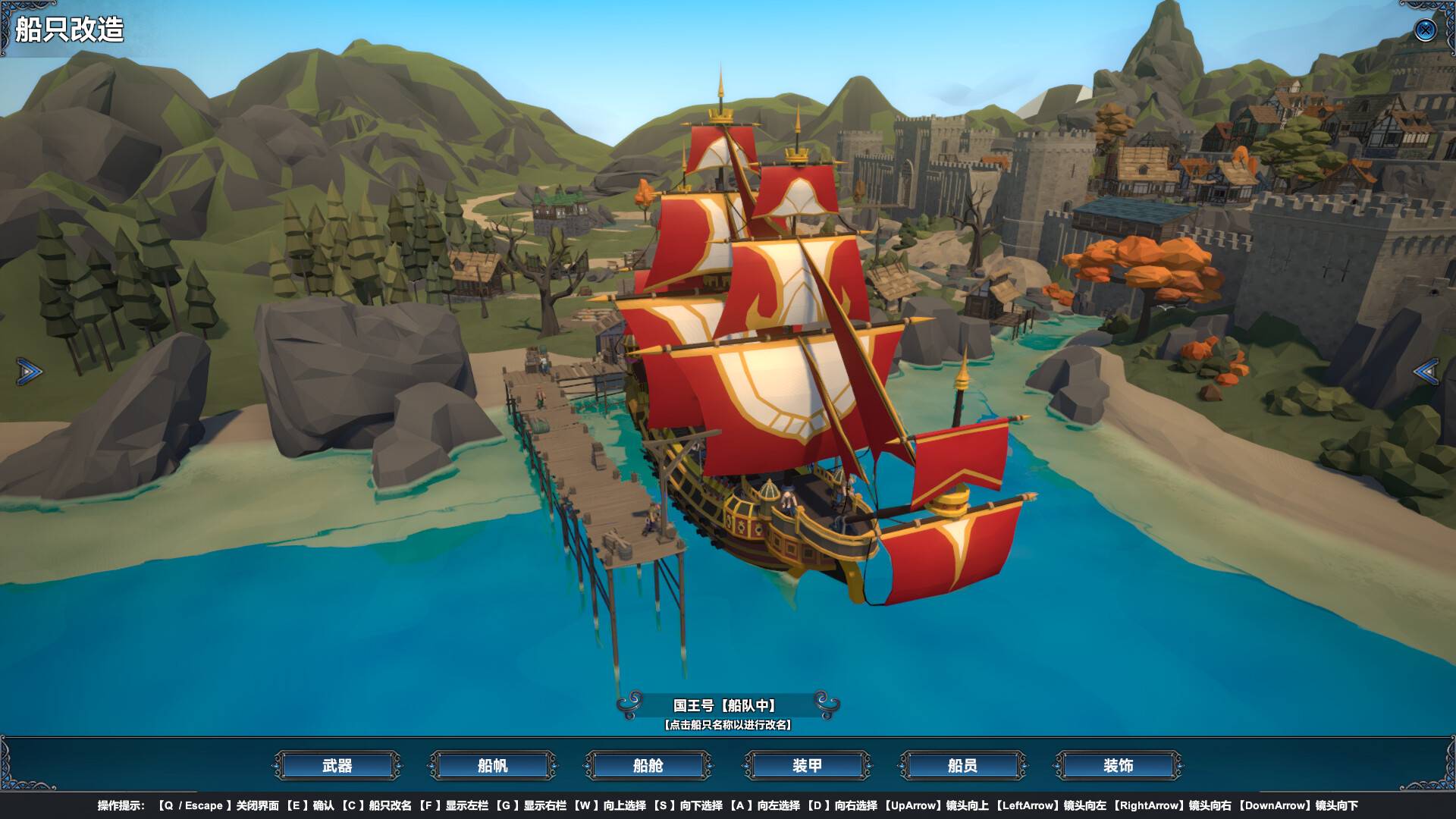Click the round X icon to exit ship modification
The width and height of the screenshot is (1456, 819).
(x=1425, y=31)
